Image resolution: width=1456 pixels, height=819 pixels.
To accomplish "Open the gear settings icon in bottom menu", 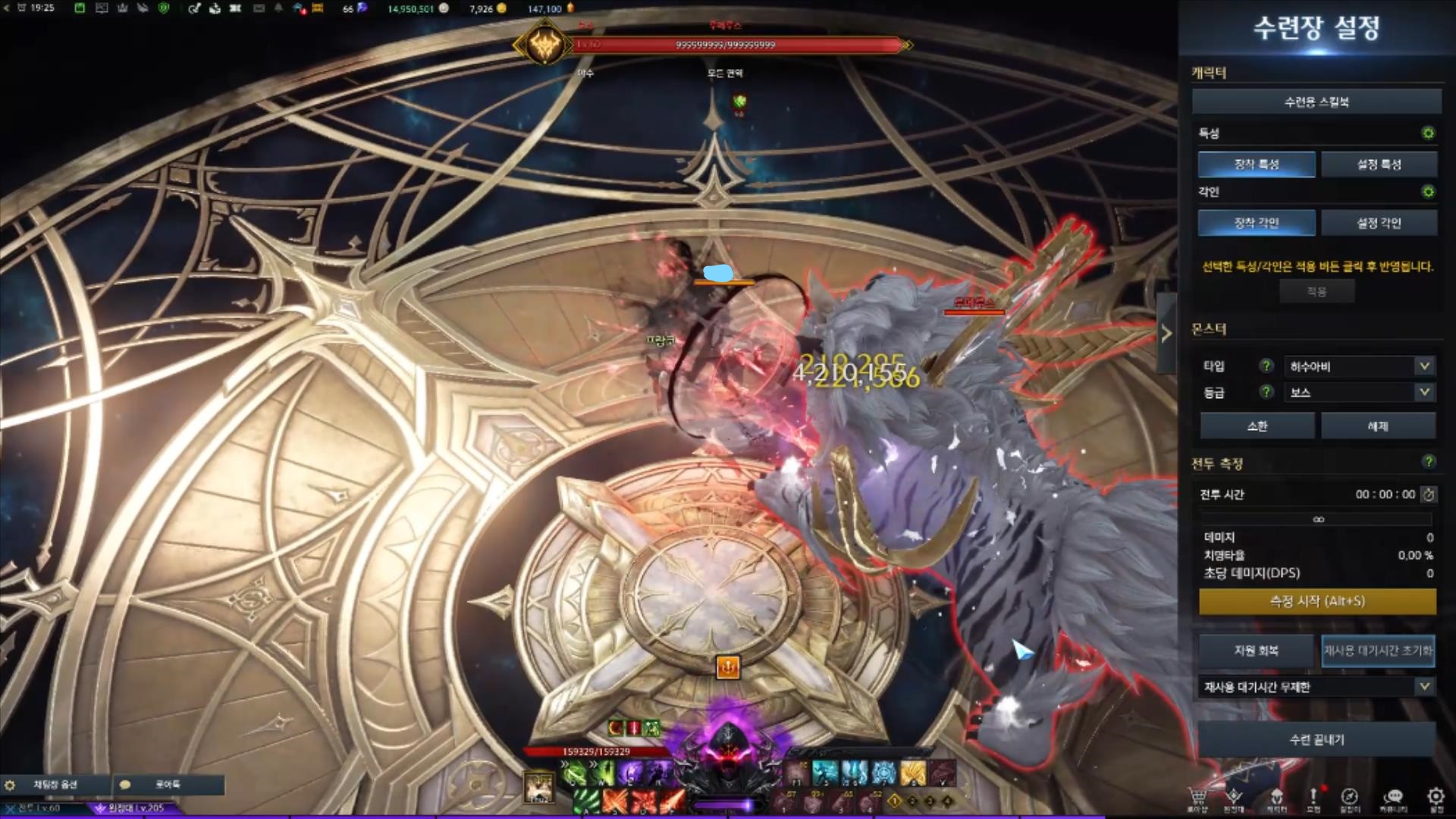I will click(x=1436, y=797).
